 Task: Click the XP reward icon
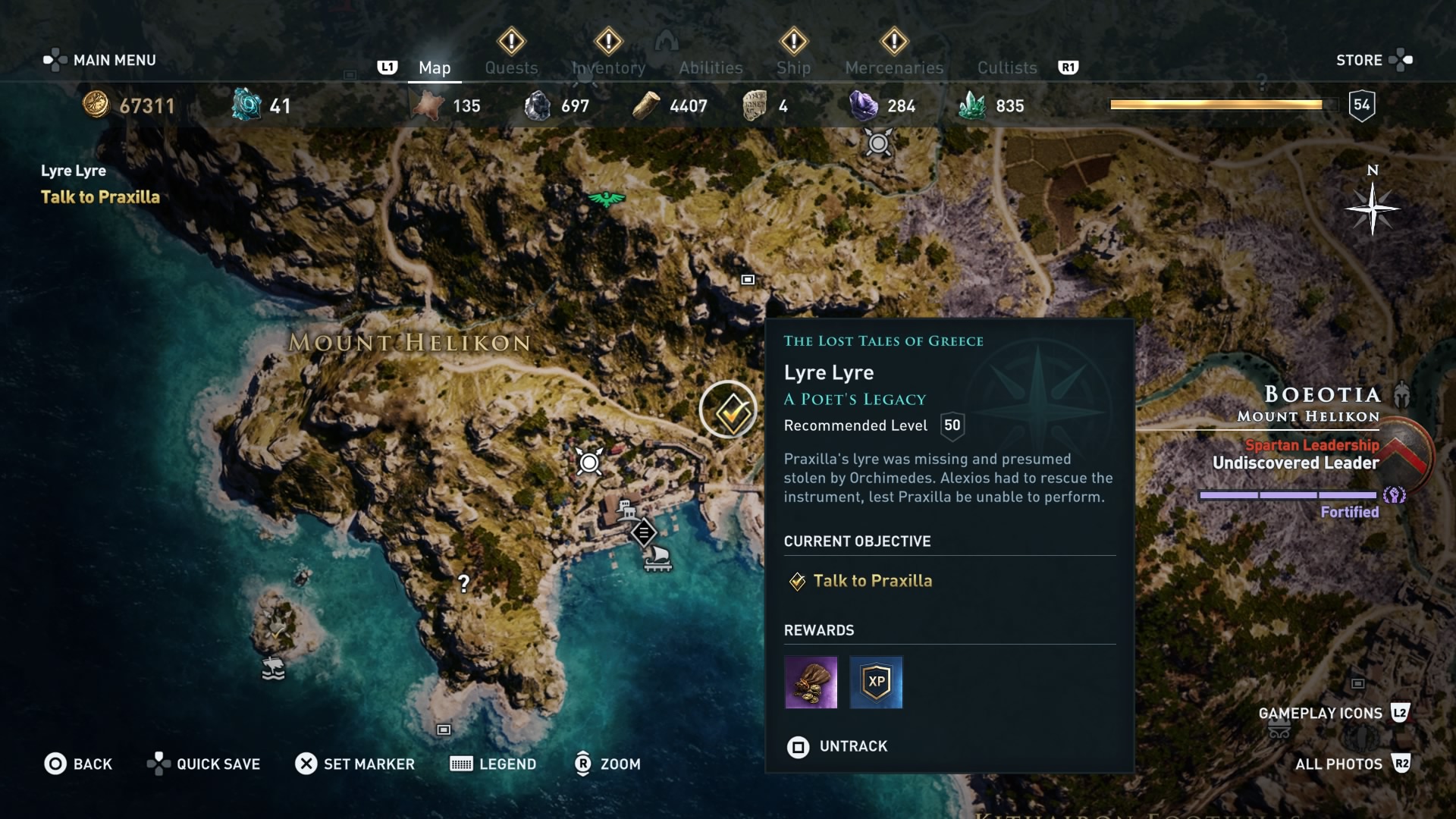pyautogui.click(x=876, y=682)
